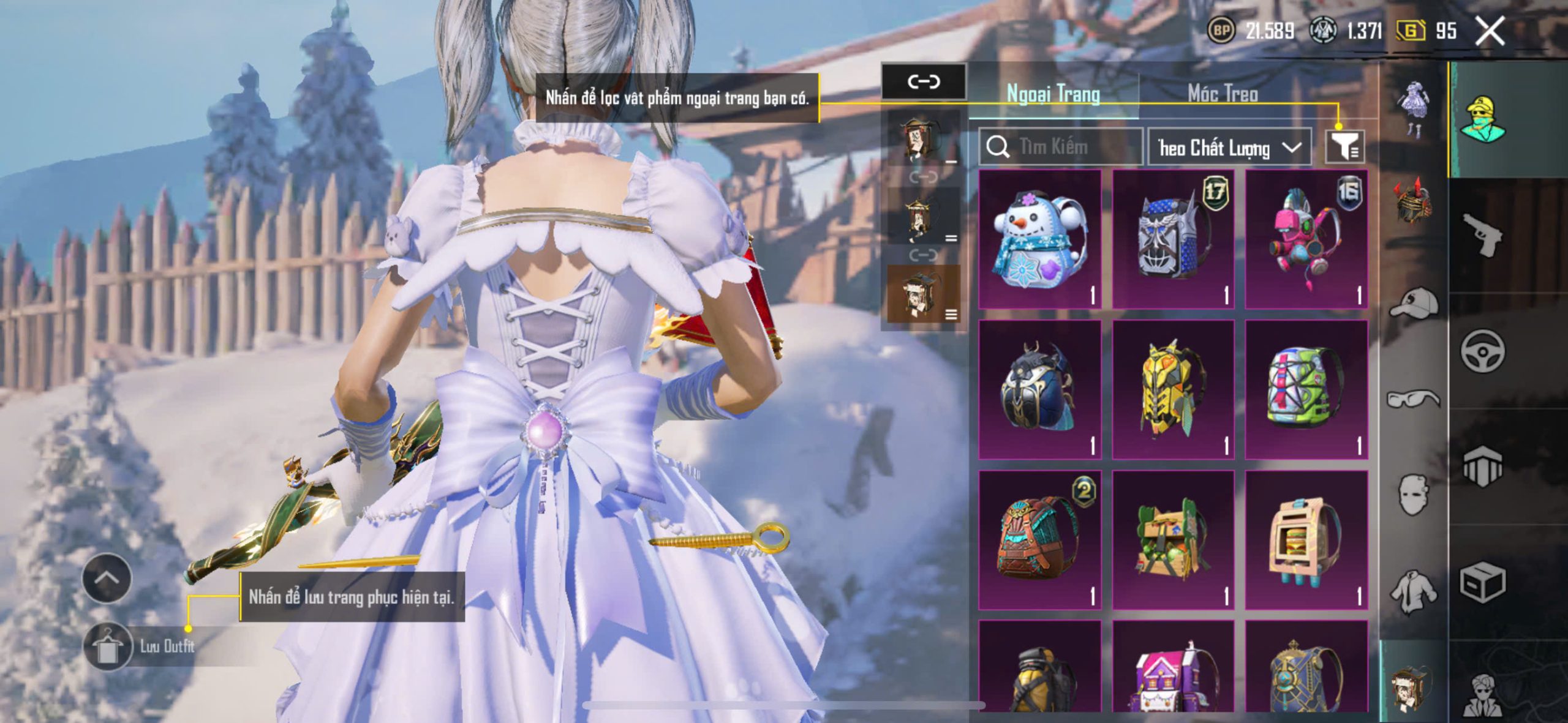This screenshot has width=1568, height=723.
Task: Open the steering wheel vehicle category
Action: coord(1482,351)
